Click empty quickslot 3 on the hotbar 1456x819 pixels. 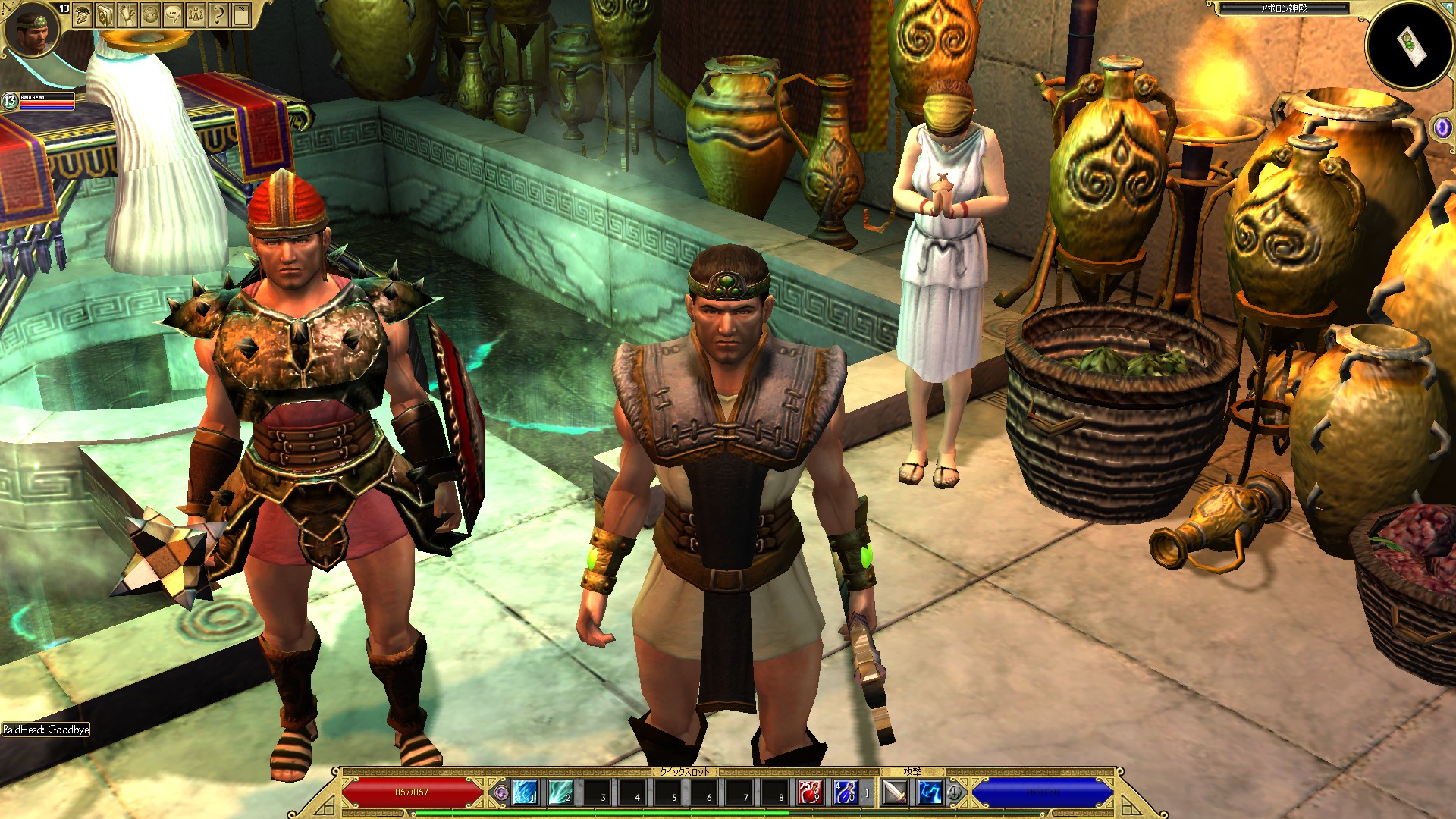click(x=596, y=791)
